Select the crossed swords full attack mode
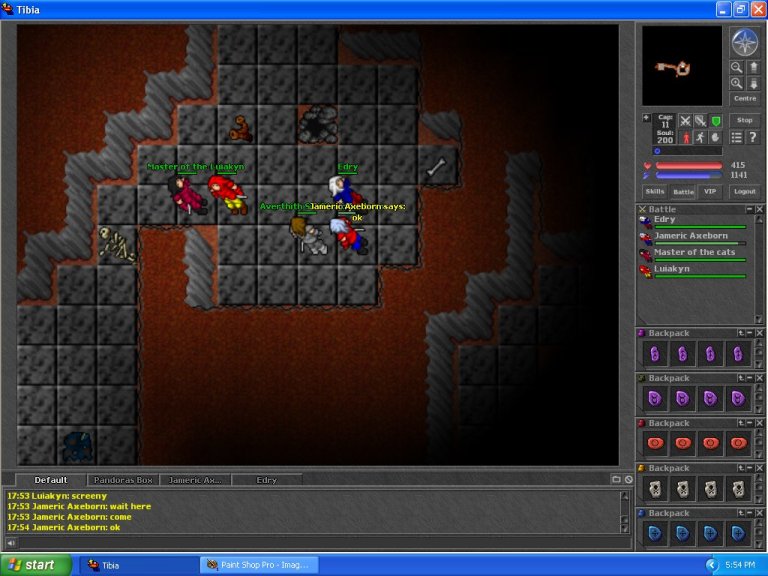Viewport: 768px width, 576px height. pos(685,120)
